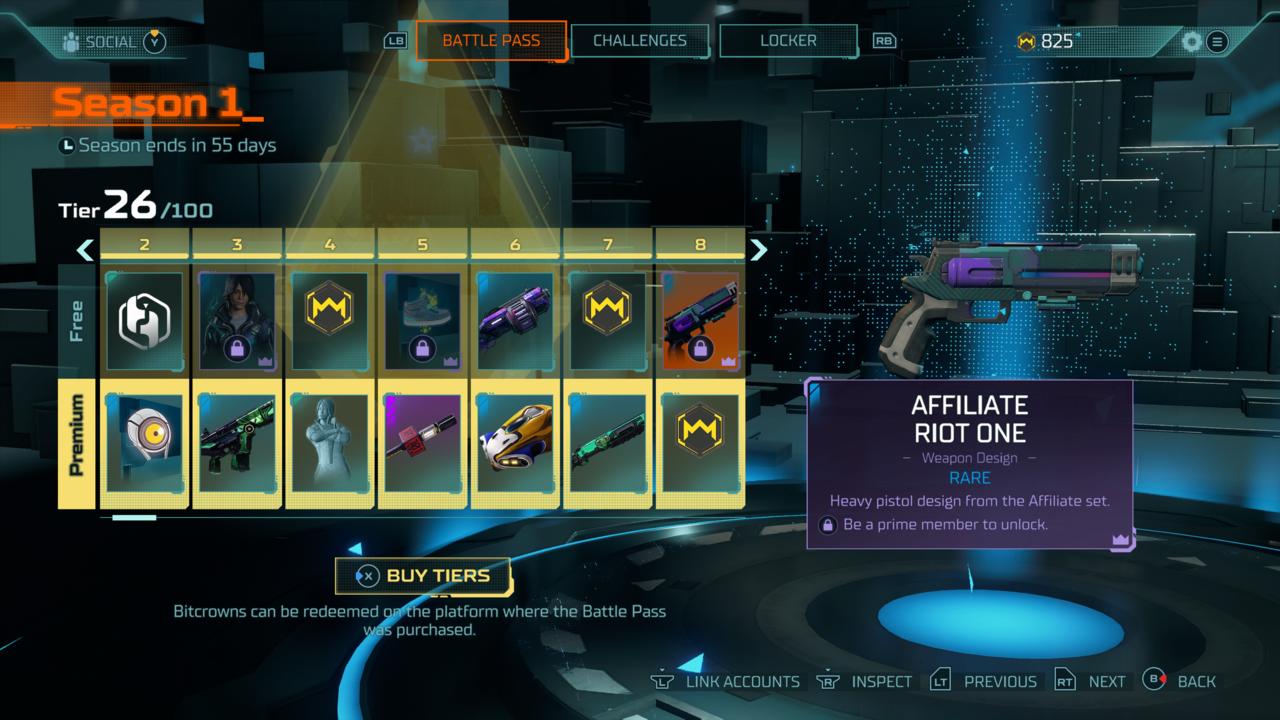1280x720 pixels.
Task: Select the premium red cube reward in tier 5
Action: (422, 444)
